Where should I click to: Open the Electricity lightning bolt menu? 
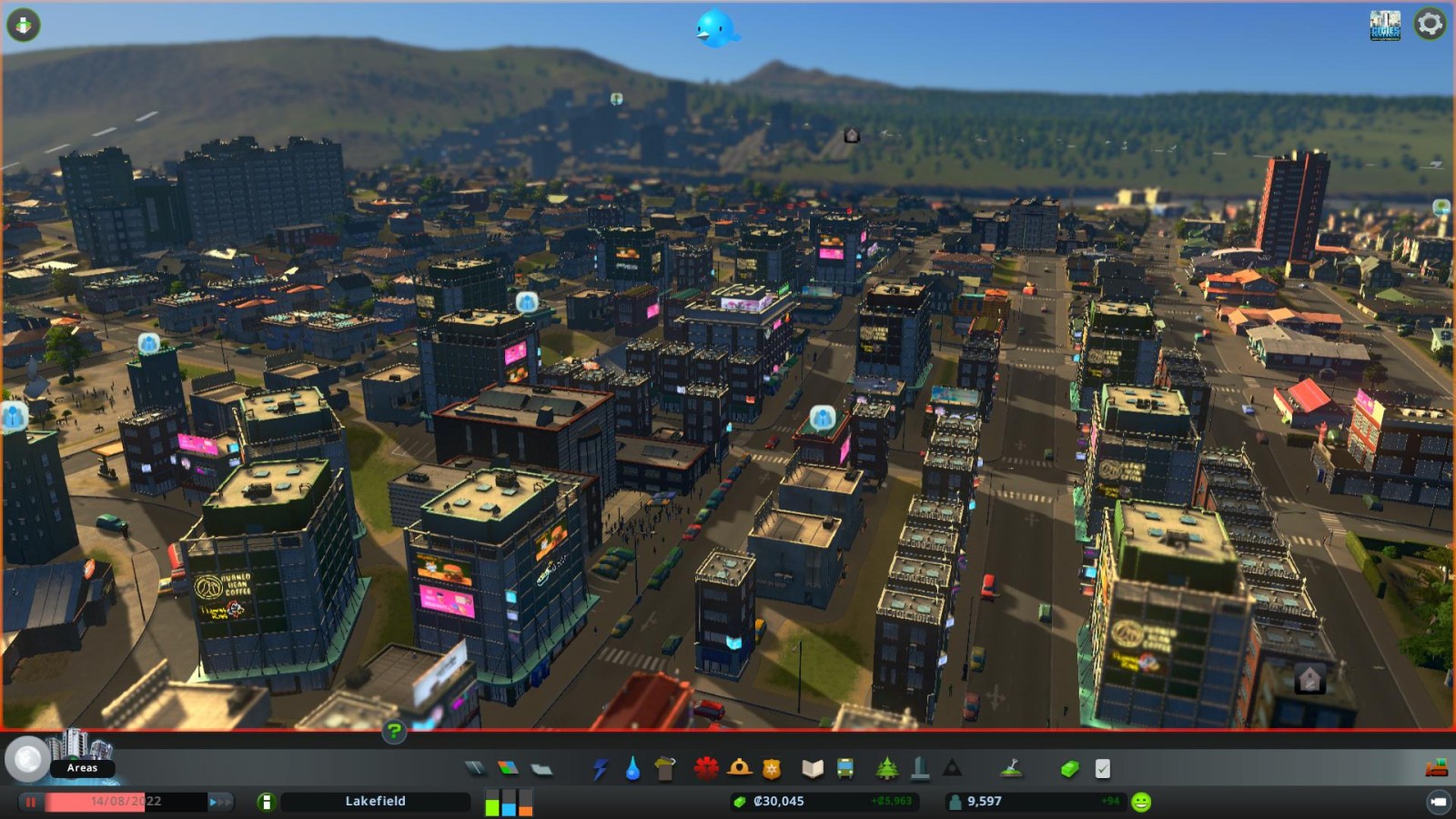click(600, 770)
